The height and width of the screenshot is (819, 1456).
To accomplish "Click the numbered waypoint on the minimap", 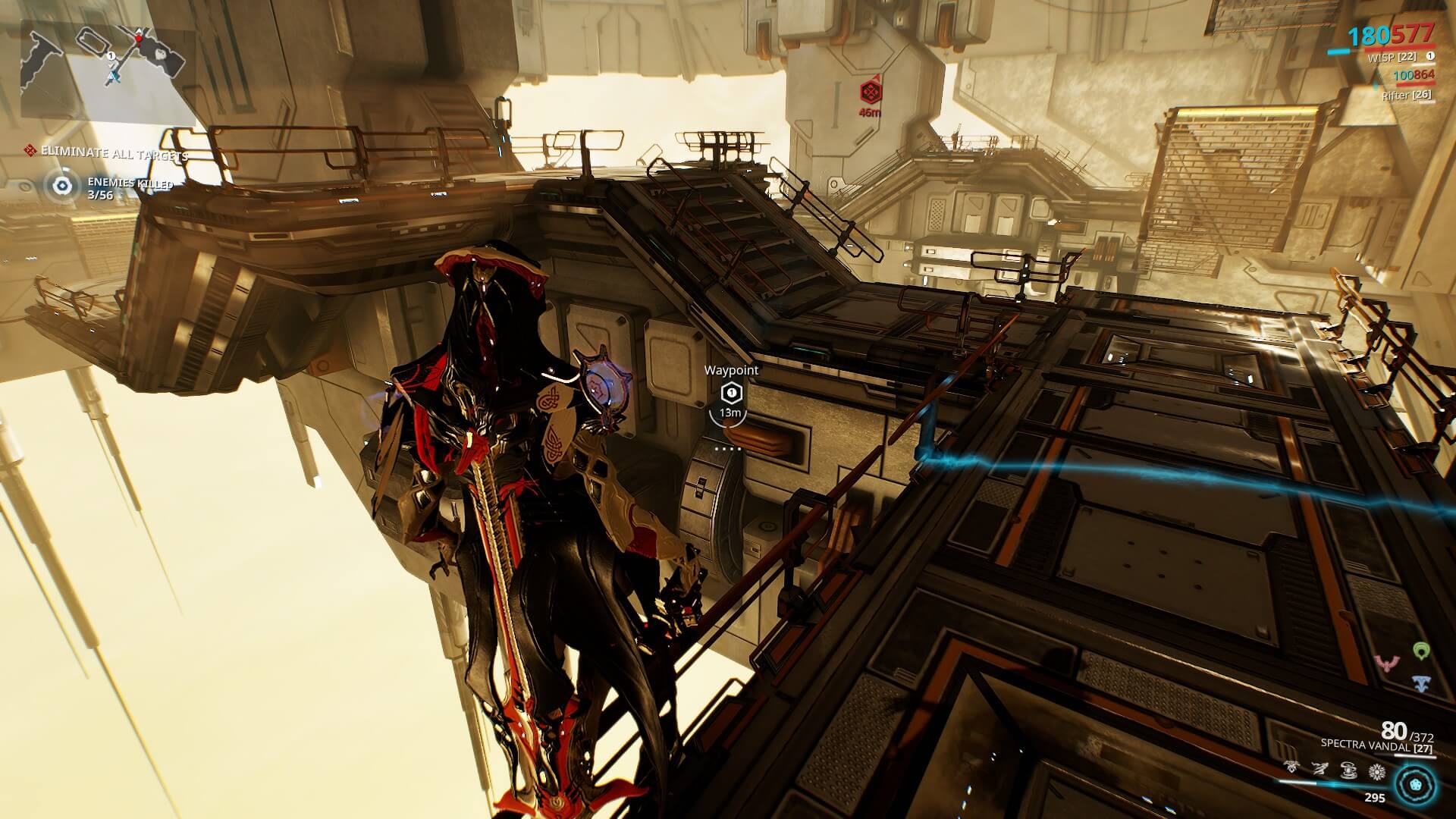I will click(111, 55).
